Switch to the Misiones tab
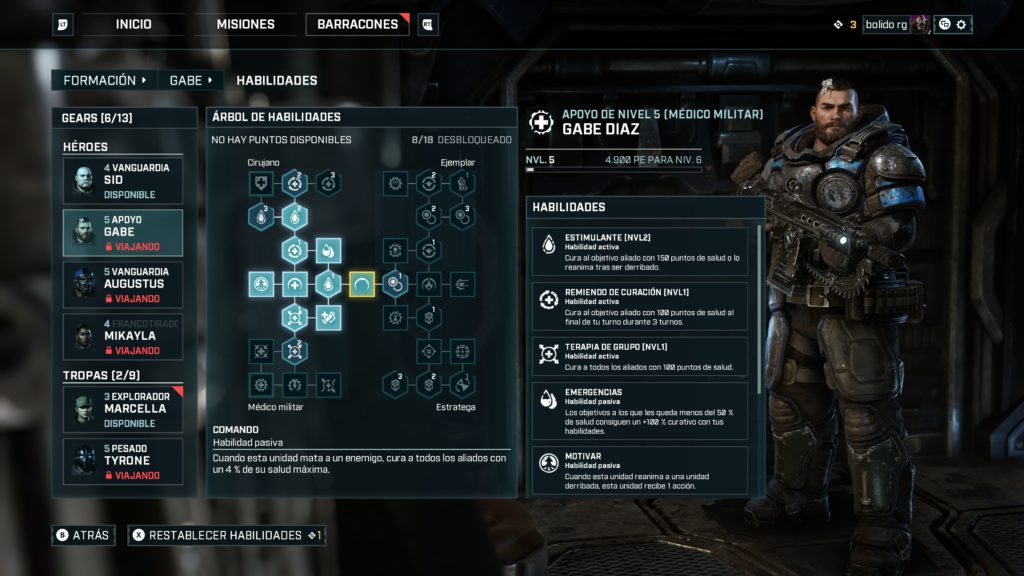The width and height of the screenshot is (1024, 576). (x=245, y=24)
